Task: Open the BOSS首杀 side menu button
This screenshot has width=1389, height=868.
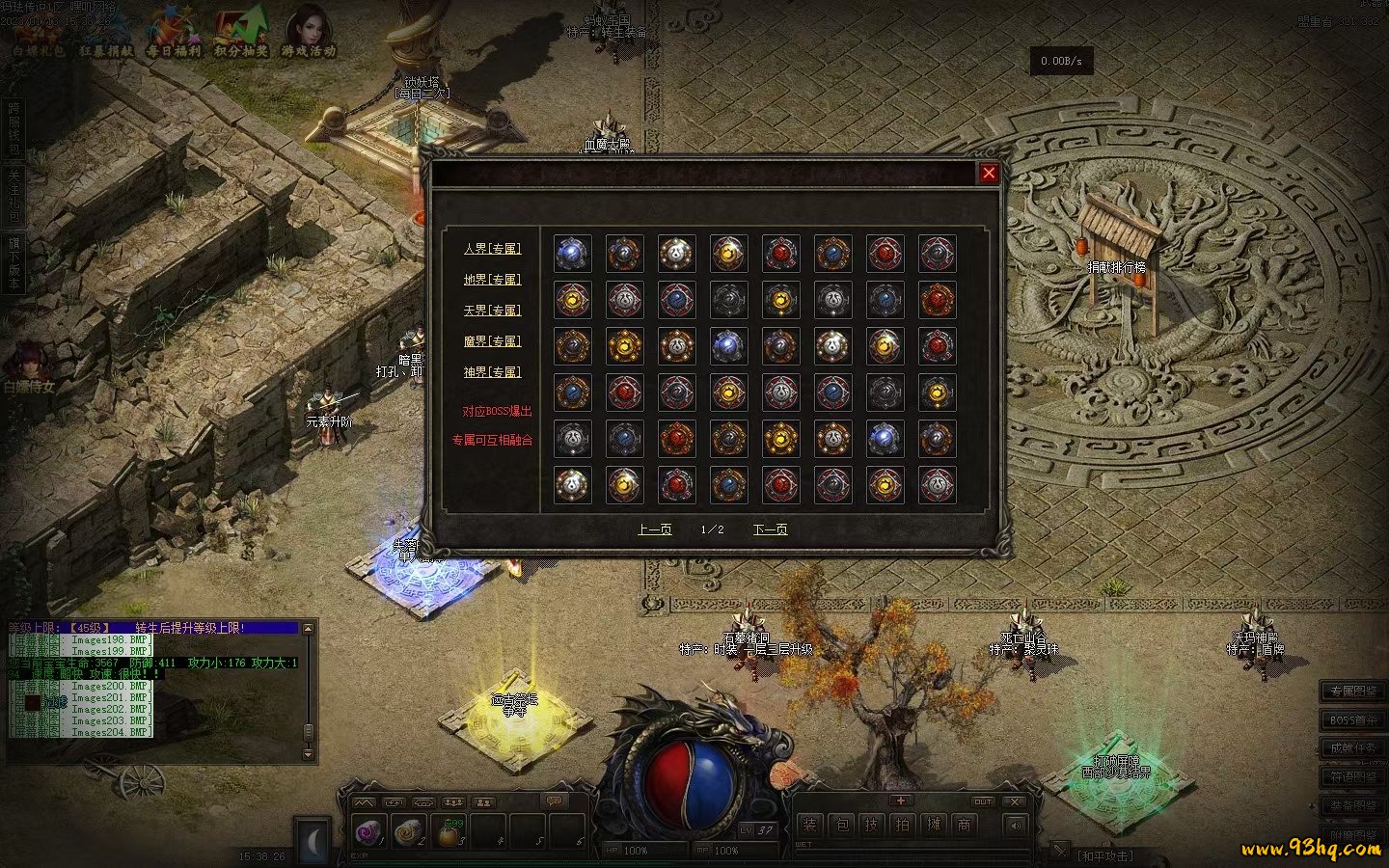Action: point(1353,719)
